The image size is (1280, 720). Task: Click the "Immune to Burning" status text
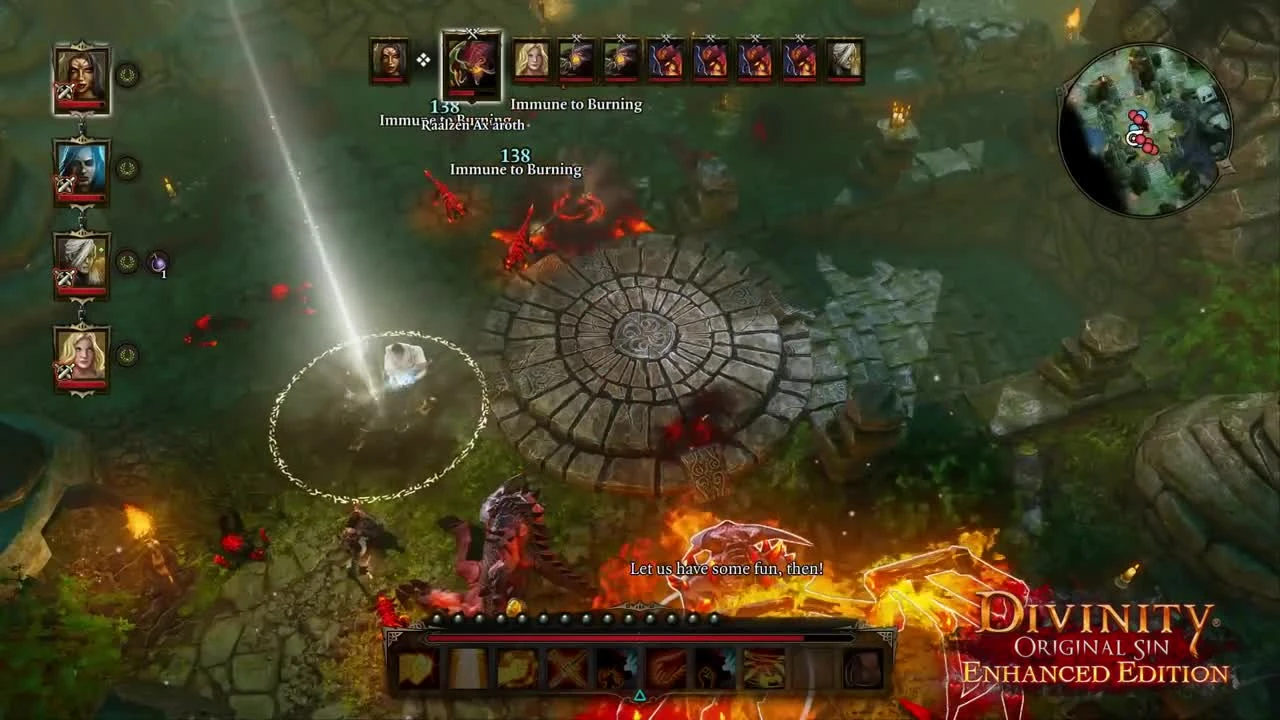575,104
